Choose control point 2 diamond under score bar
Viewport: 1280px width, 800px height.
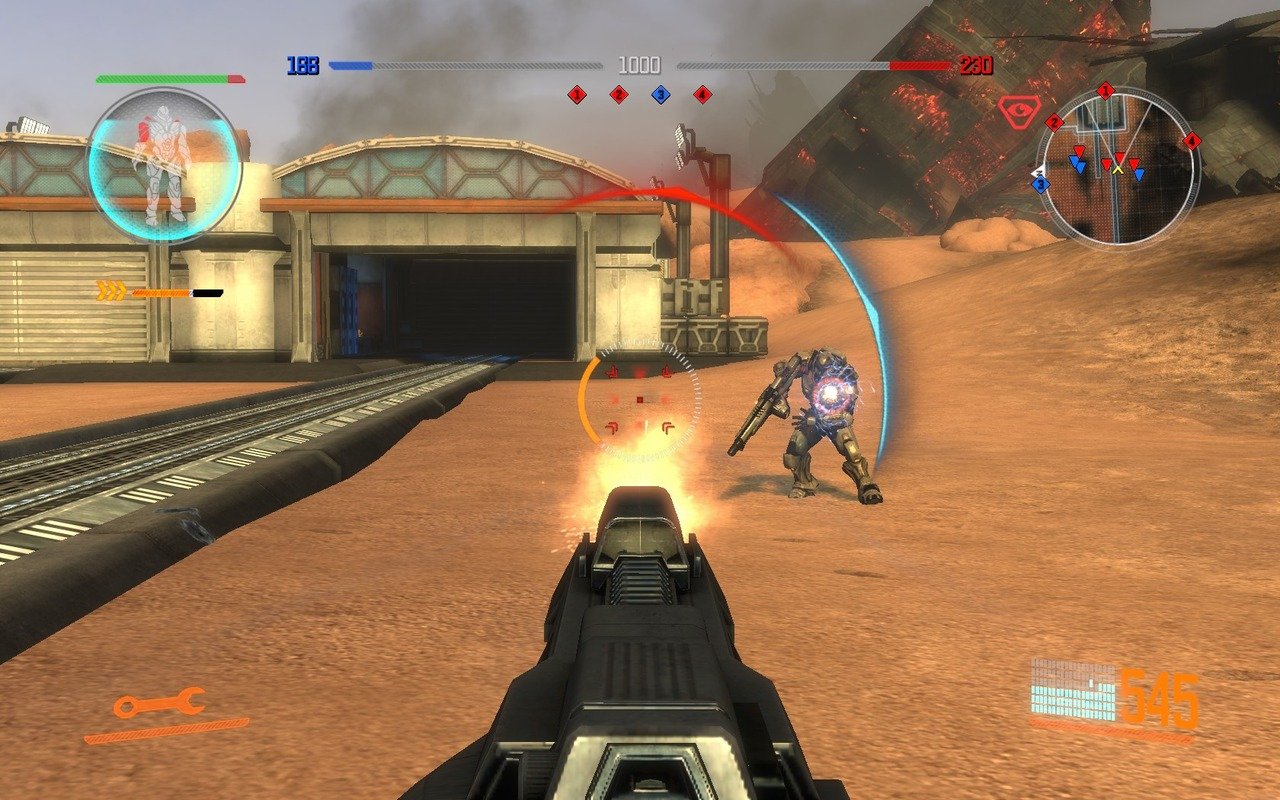coord(618,95)
